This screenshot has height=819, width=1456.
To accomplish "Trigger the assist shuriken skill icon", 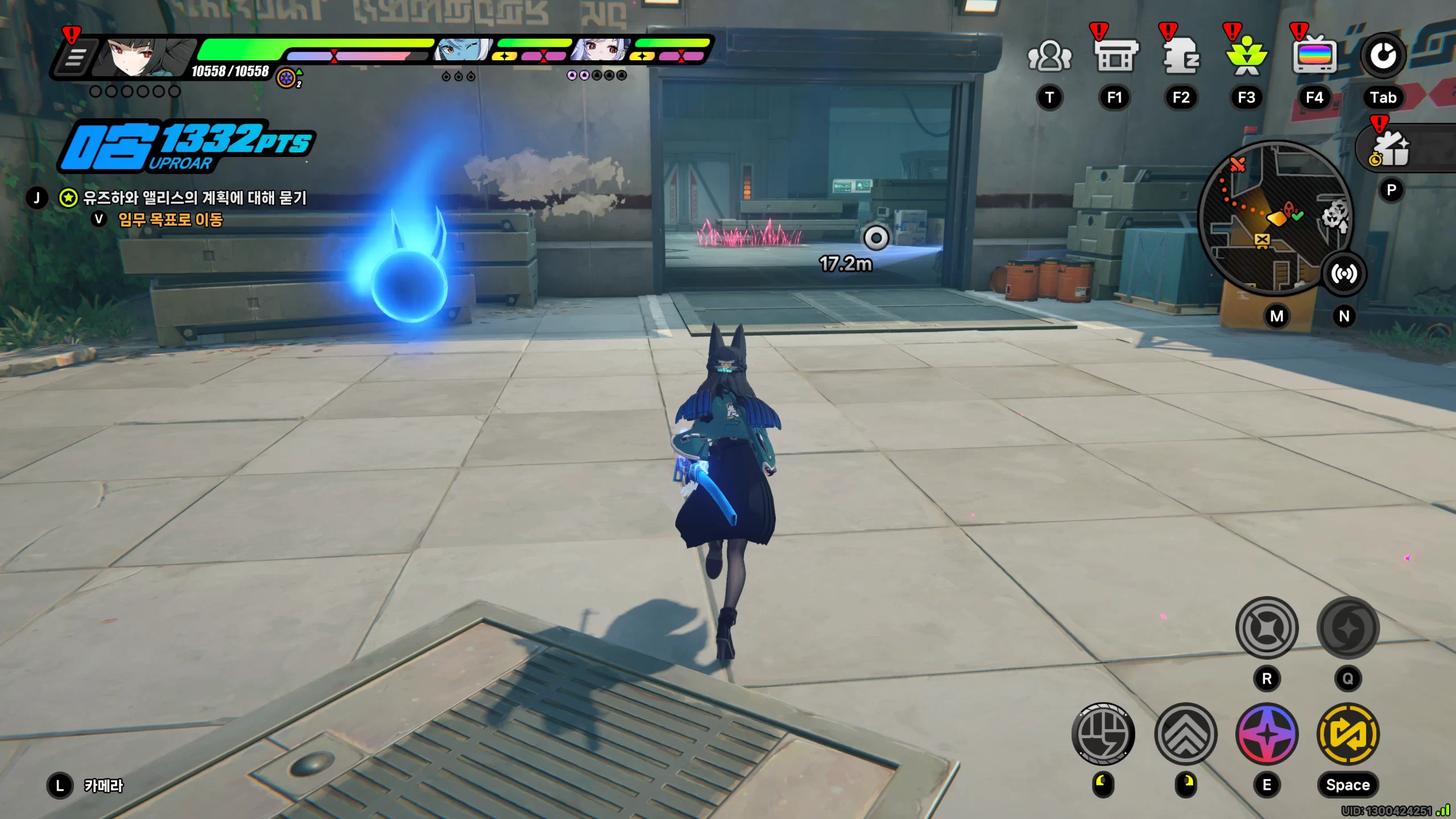I will click(1267, 628).
